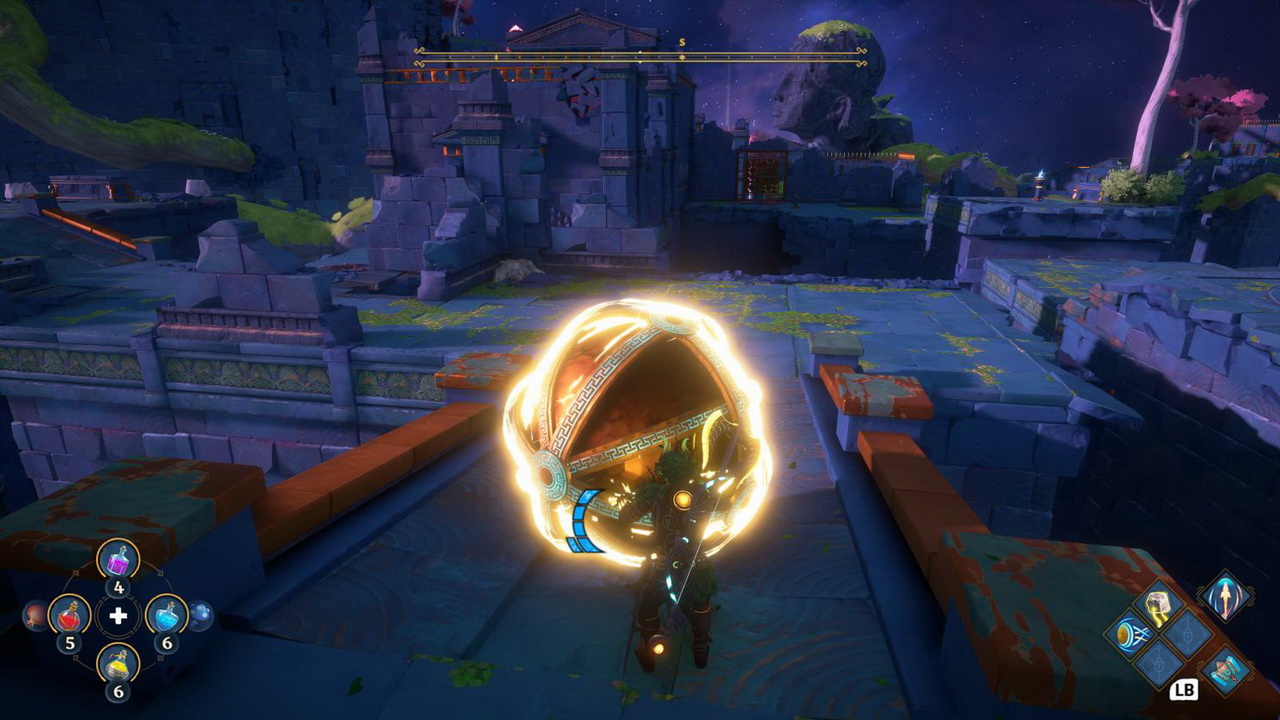Activate the orange orb dash ability
Image resolution: width=1280 pixels, height=720 pixels.
pyautogui.click(x=1129, y=635)
